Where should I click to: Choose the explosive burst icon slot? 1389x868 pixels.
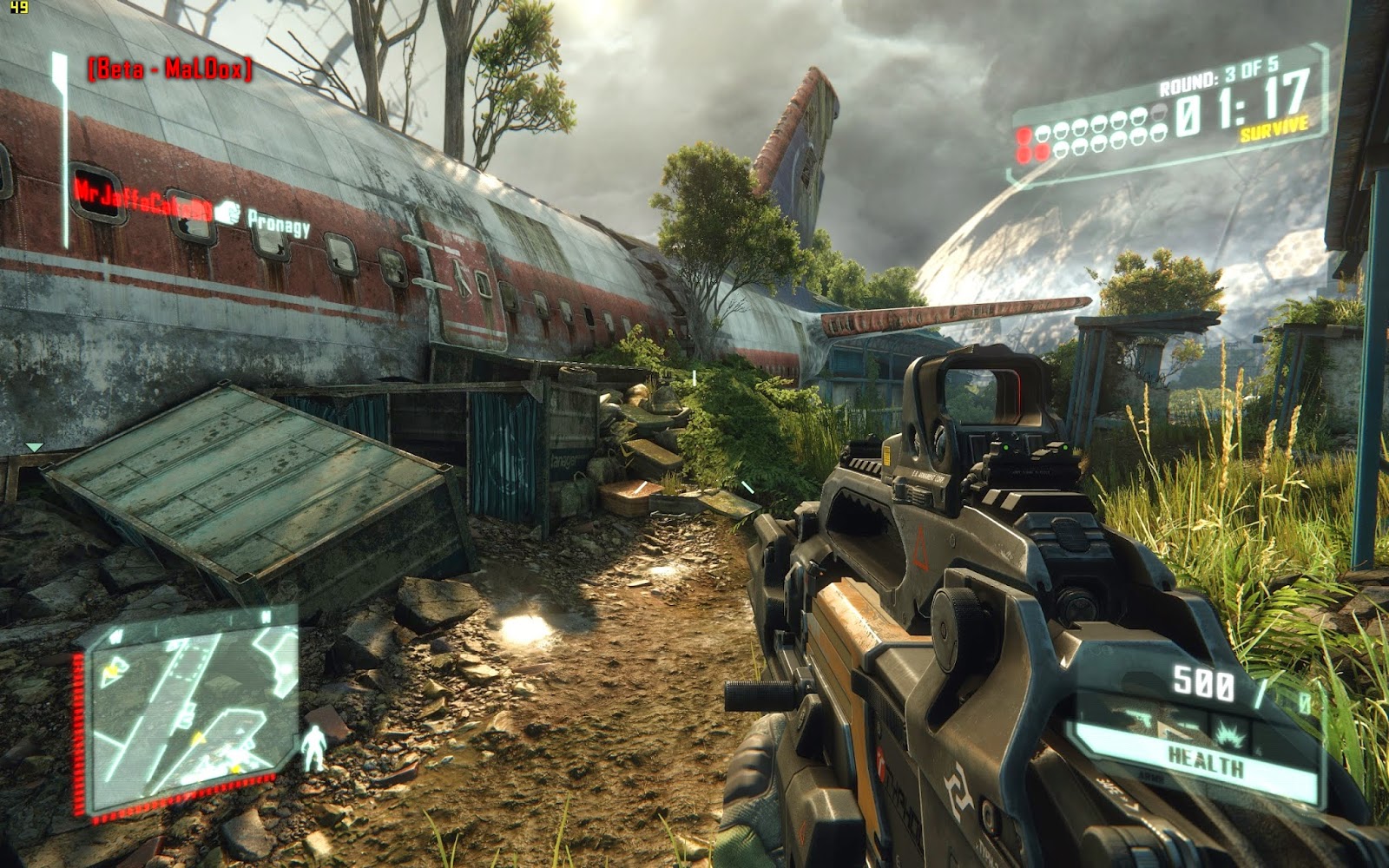point(1230,734)
